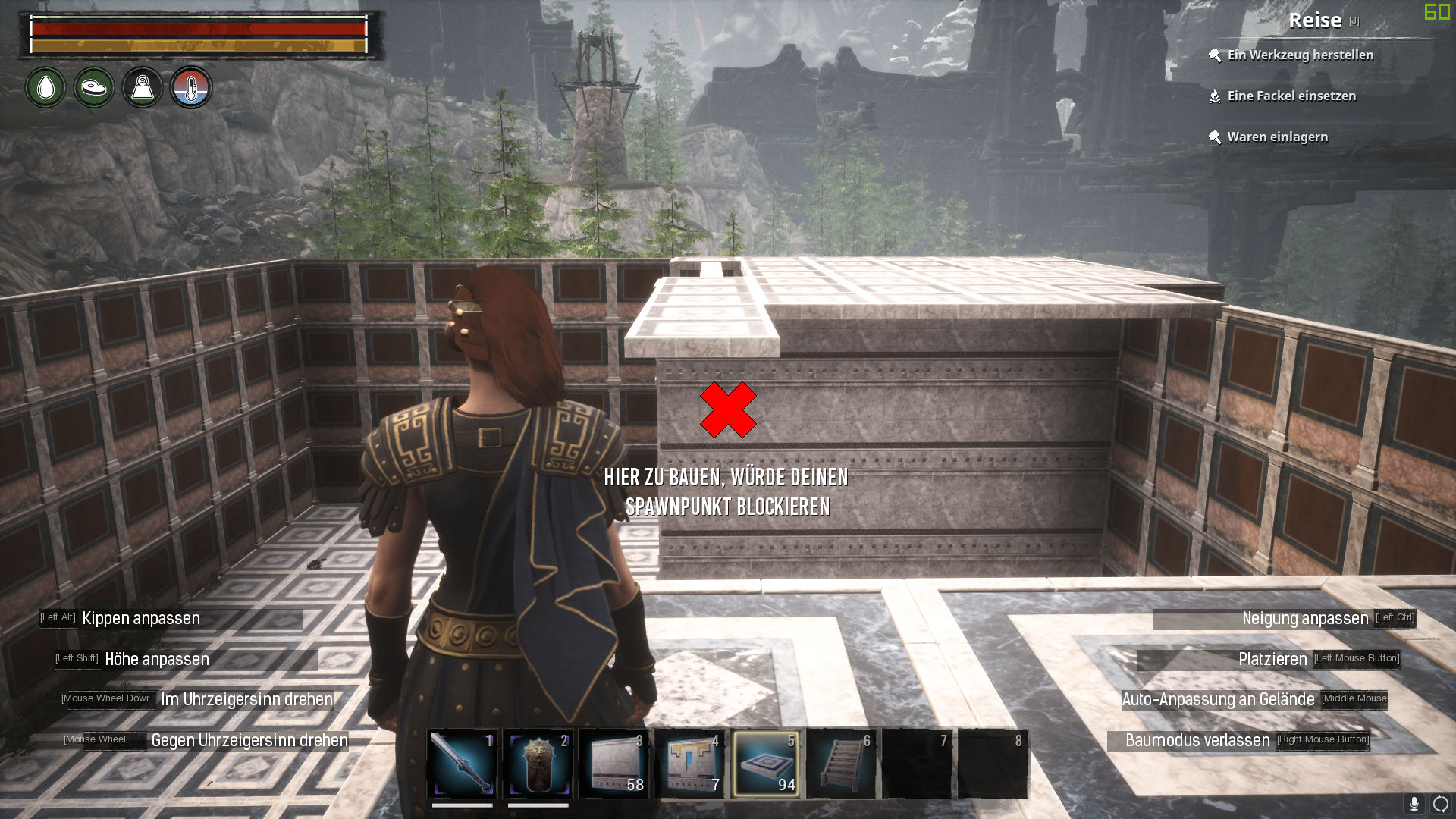Select journey step 'Eine Fackel einsetzen'
The width and height of the screenshot is (1456, 819).
1291,96
